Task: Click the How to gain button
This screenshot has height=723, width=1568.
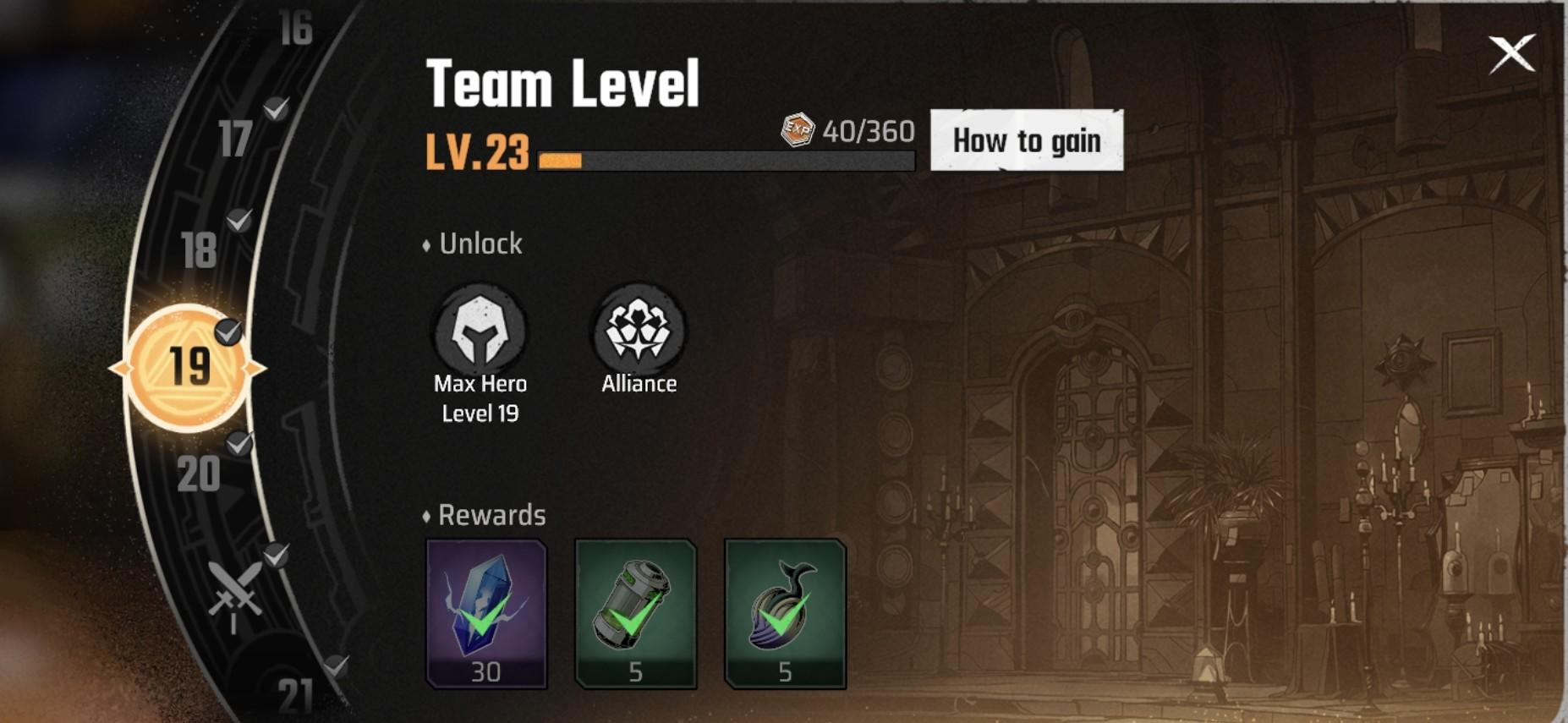Action: pos(1027,141)
